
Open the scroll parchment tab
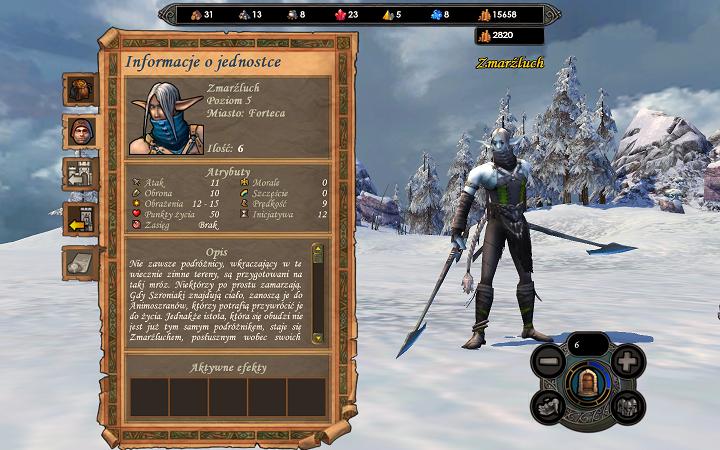point(80,262)
